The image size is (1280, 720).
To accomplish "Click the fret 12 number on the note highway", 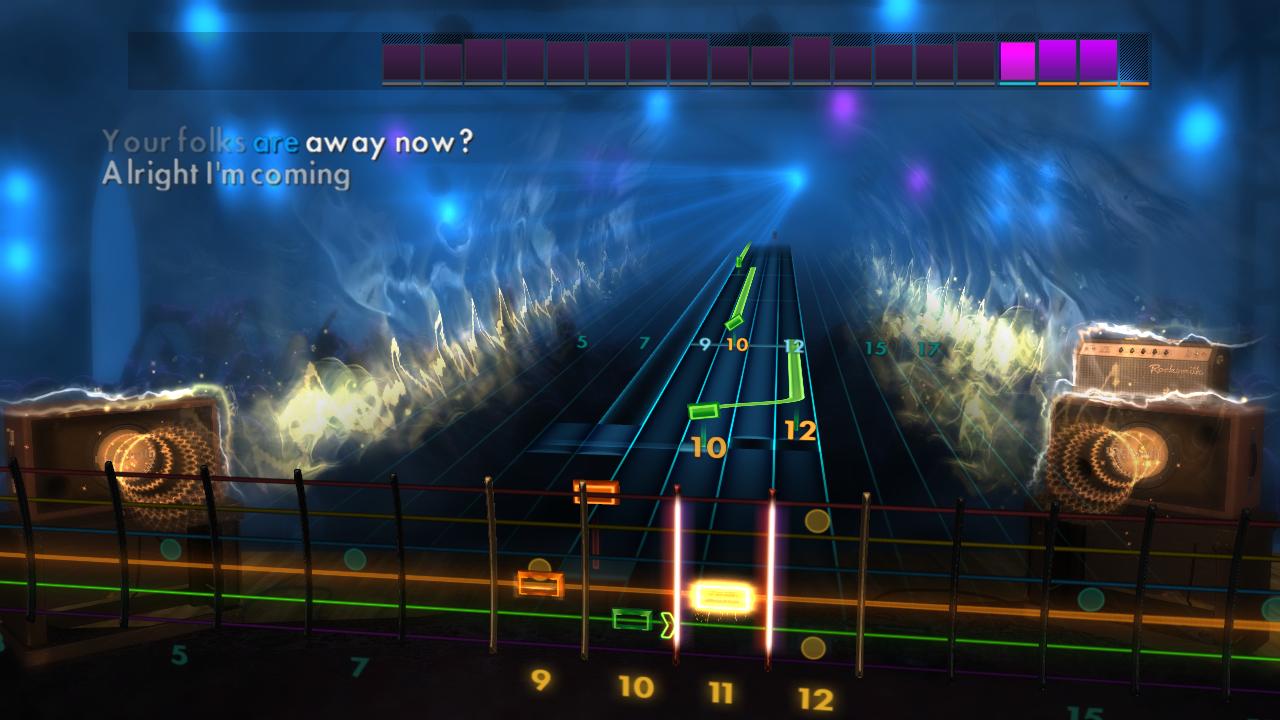I will (801, 432).
